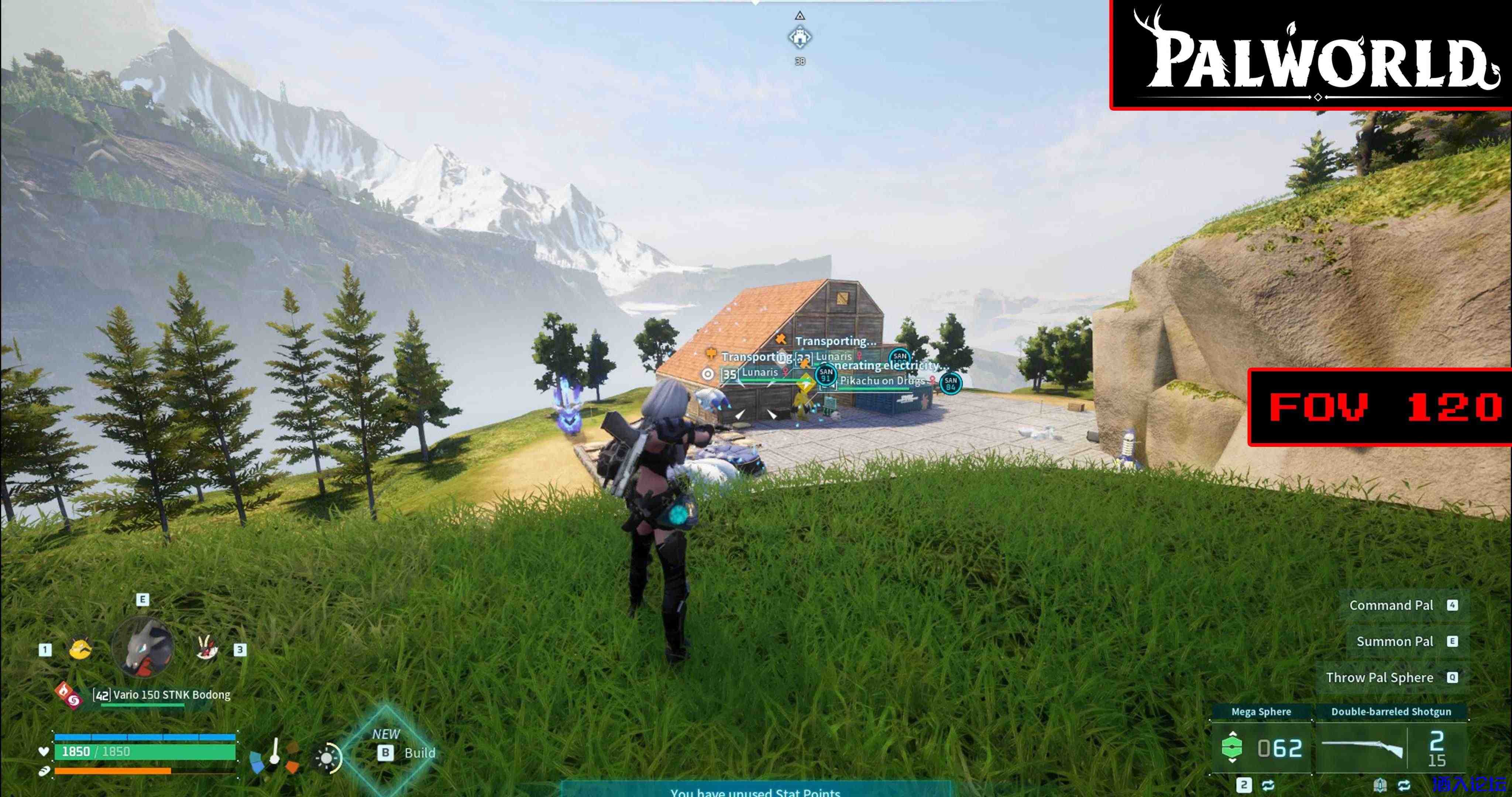
Task: Open the Build menu diamond
Action: (387, 748)
